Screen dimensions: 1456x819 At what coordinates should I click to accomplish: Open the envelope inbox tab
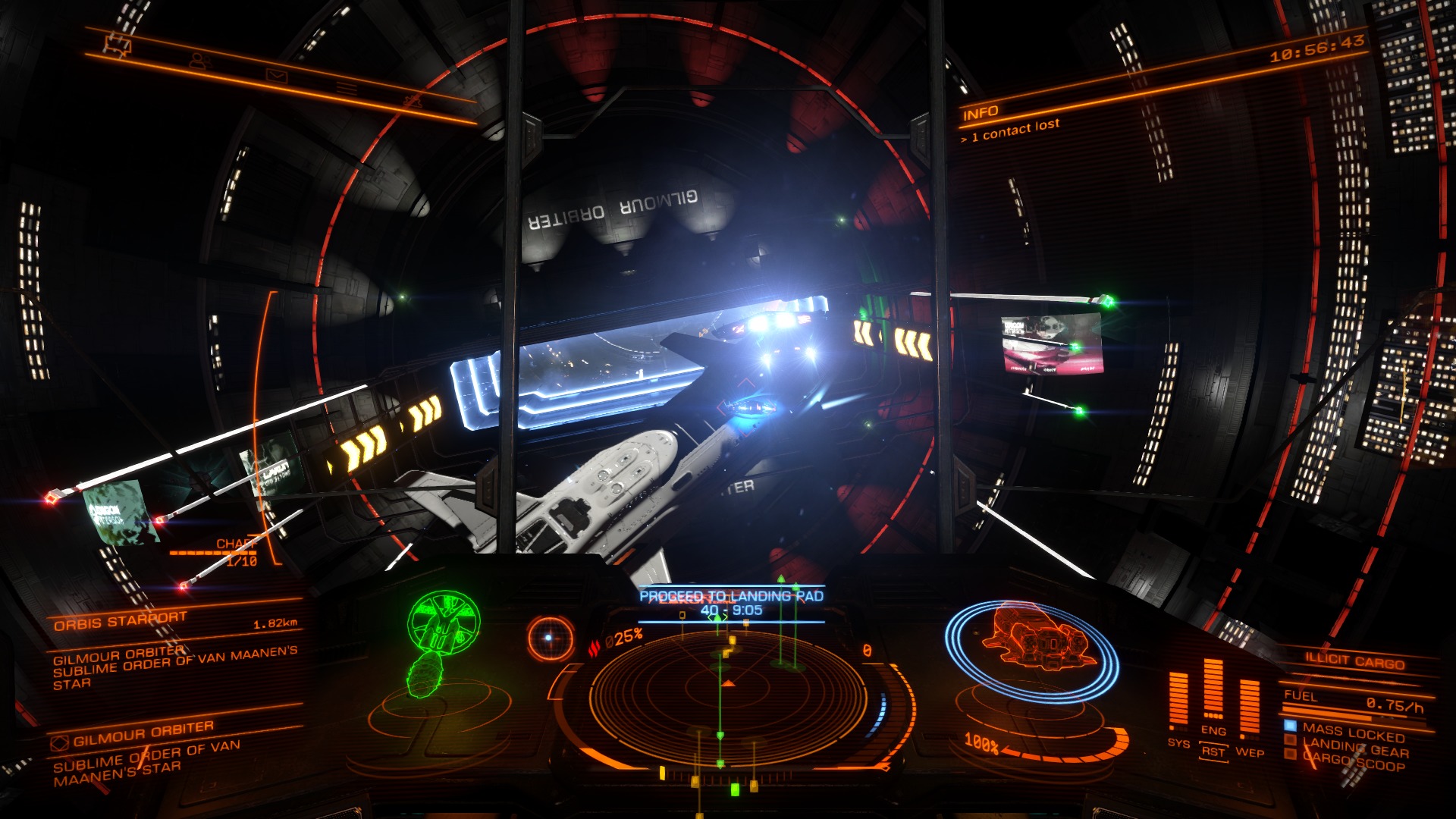(x=277, y=75)
